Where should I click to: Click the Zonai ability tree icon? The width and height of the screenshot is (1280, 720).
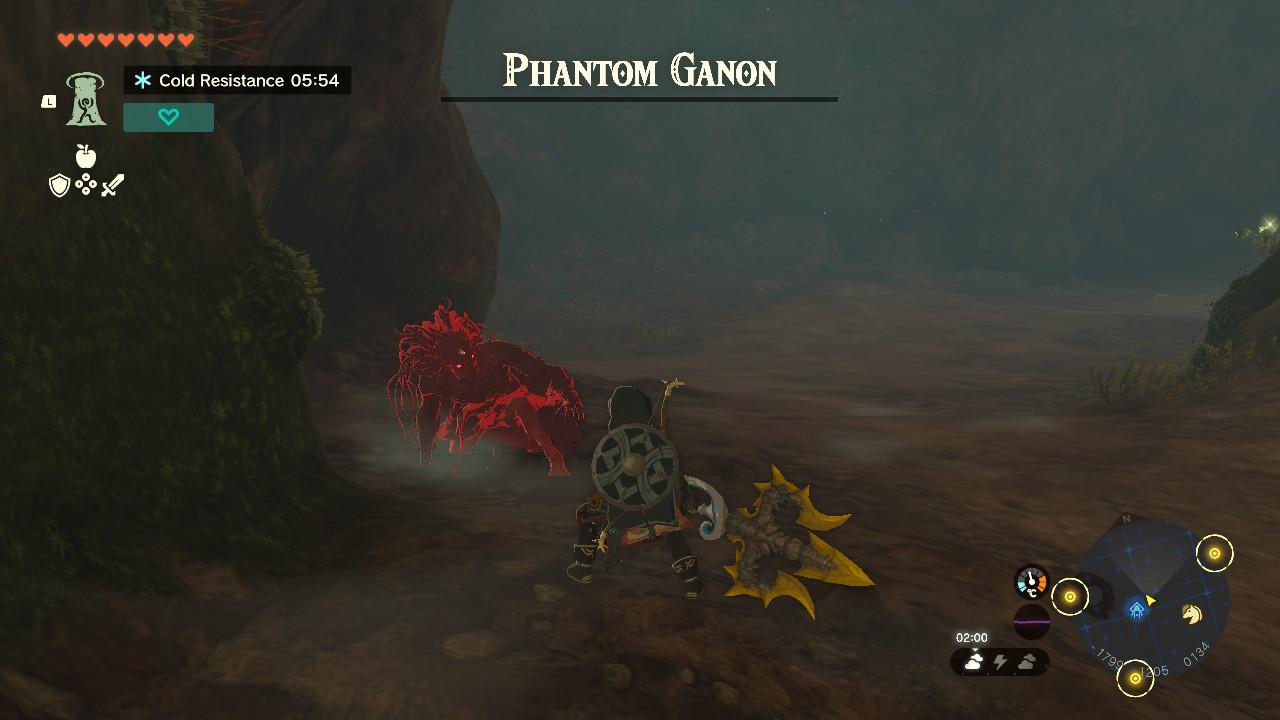[88, 100]
